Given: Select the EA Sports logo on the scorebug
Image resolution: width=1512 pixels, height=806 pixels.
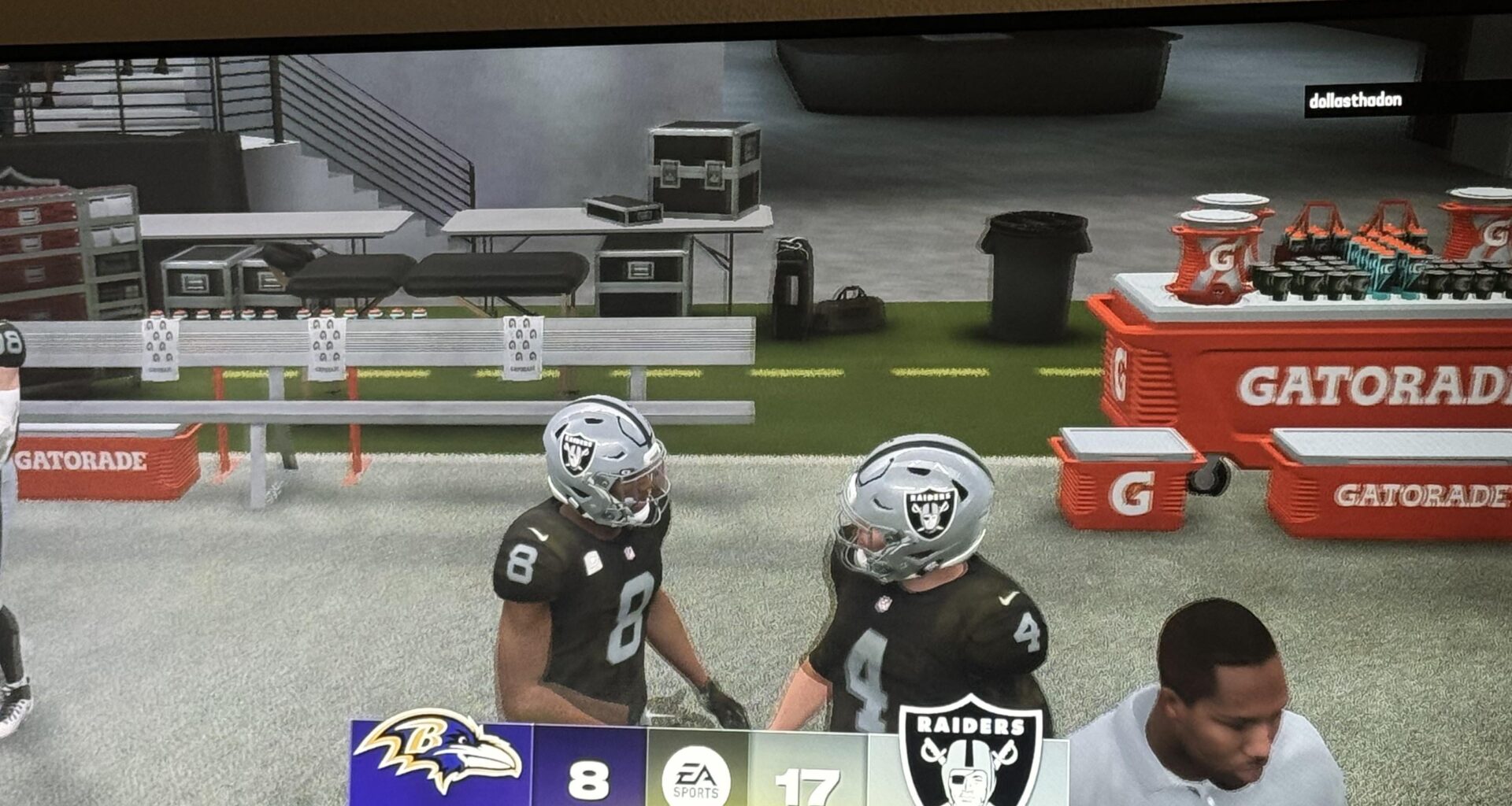Looking at the screenshot, I should pos(695,777).
